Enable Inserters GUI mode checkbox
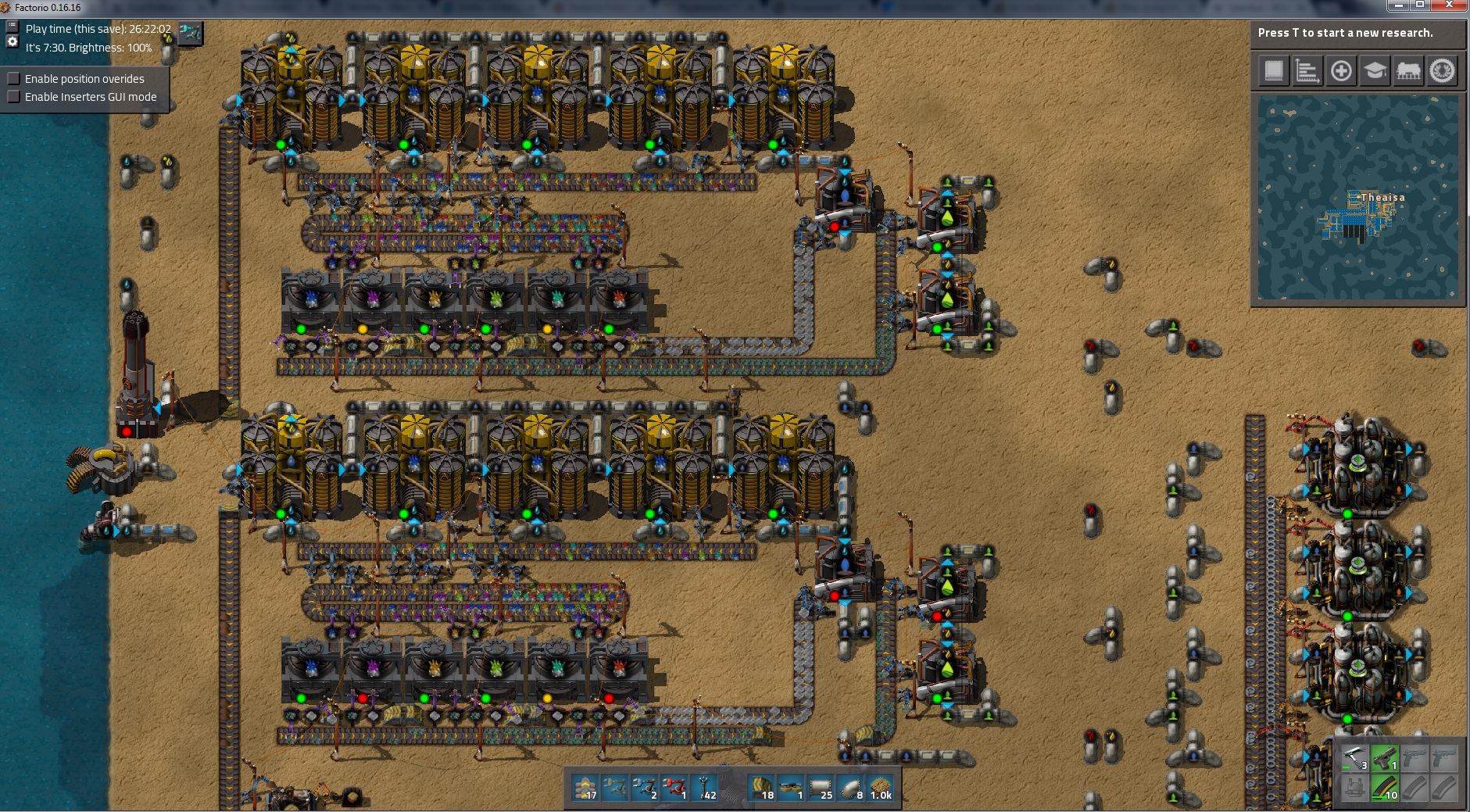The width and height of the screenshot is (1470, 812). tap(13, 96)
